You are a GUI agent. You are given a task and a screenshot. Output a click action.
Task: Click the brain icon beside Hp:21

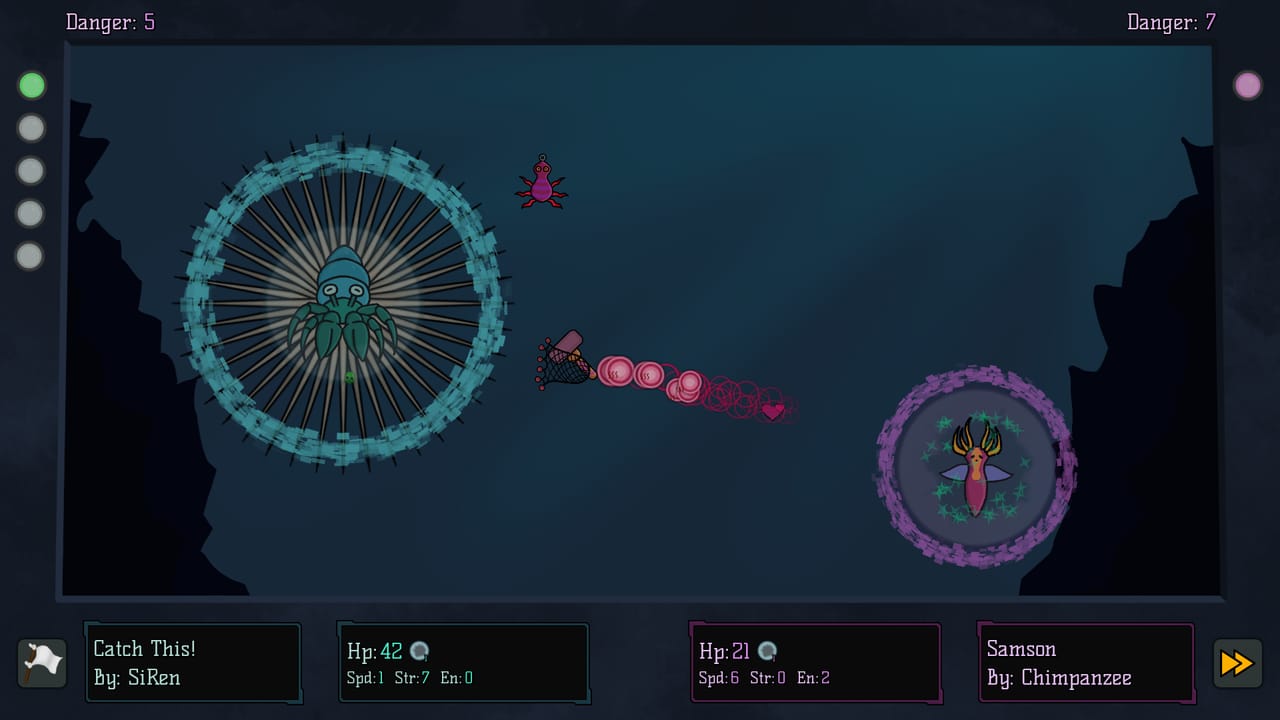[769, 650]
